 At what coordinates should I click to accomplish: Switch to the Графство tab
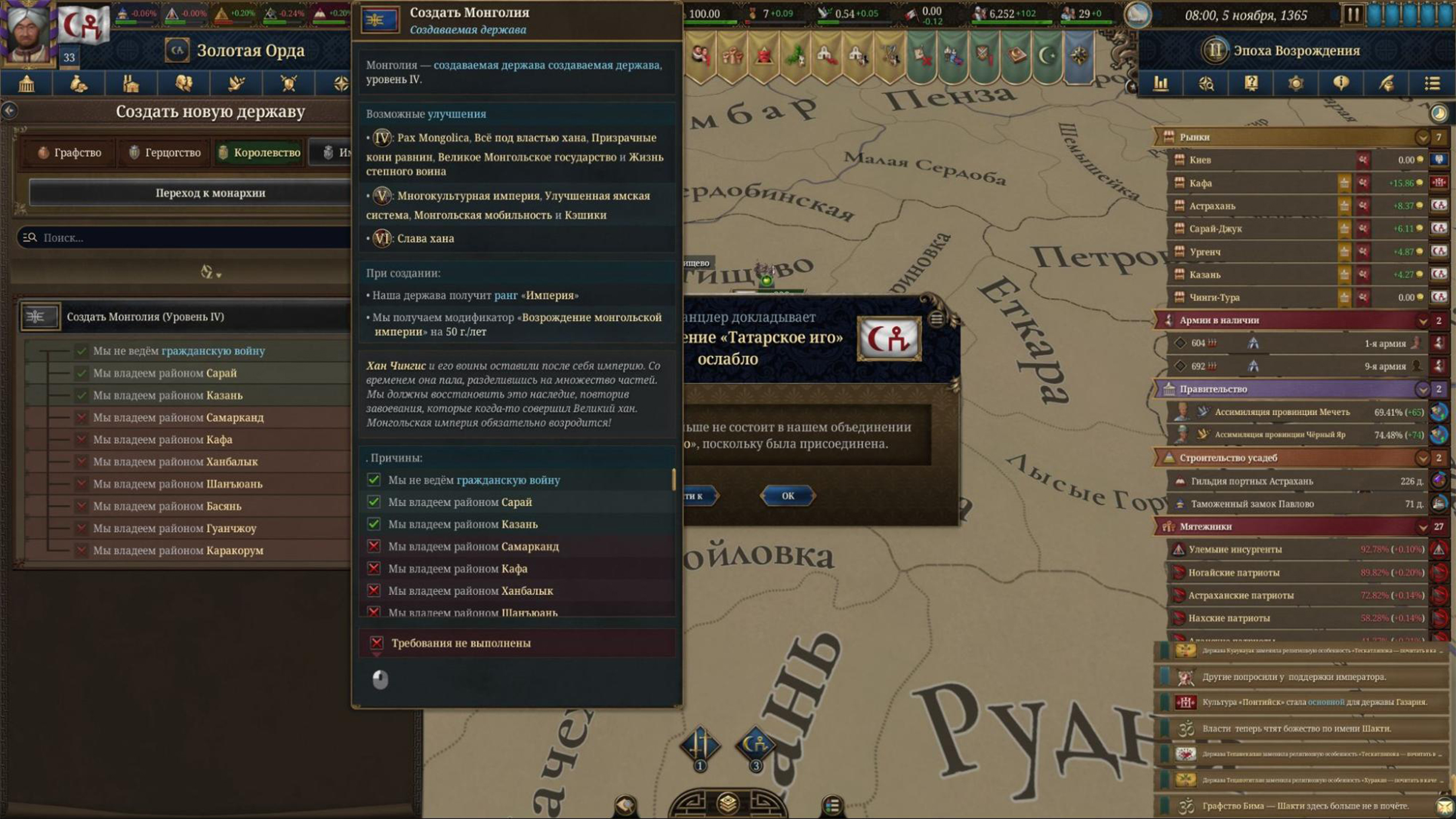[x=70, y=153]
